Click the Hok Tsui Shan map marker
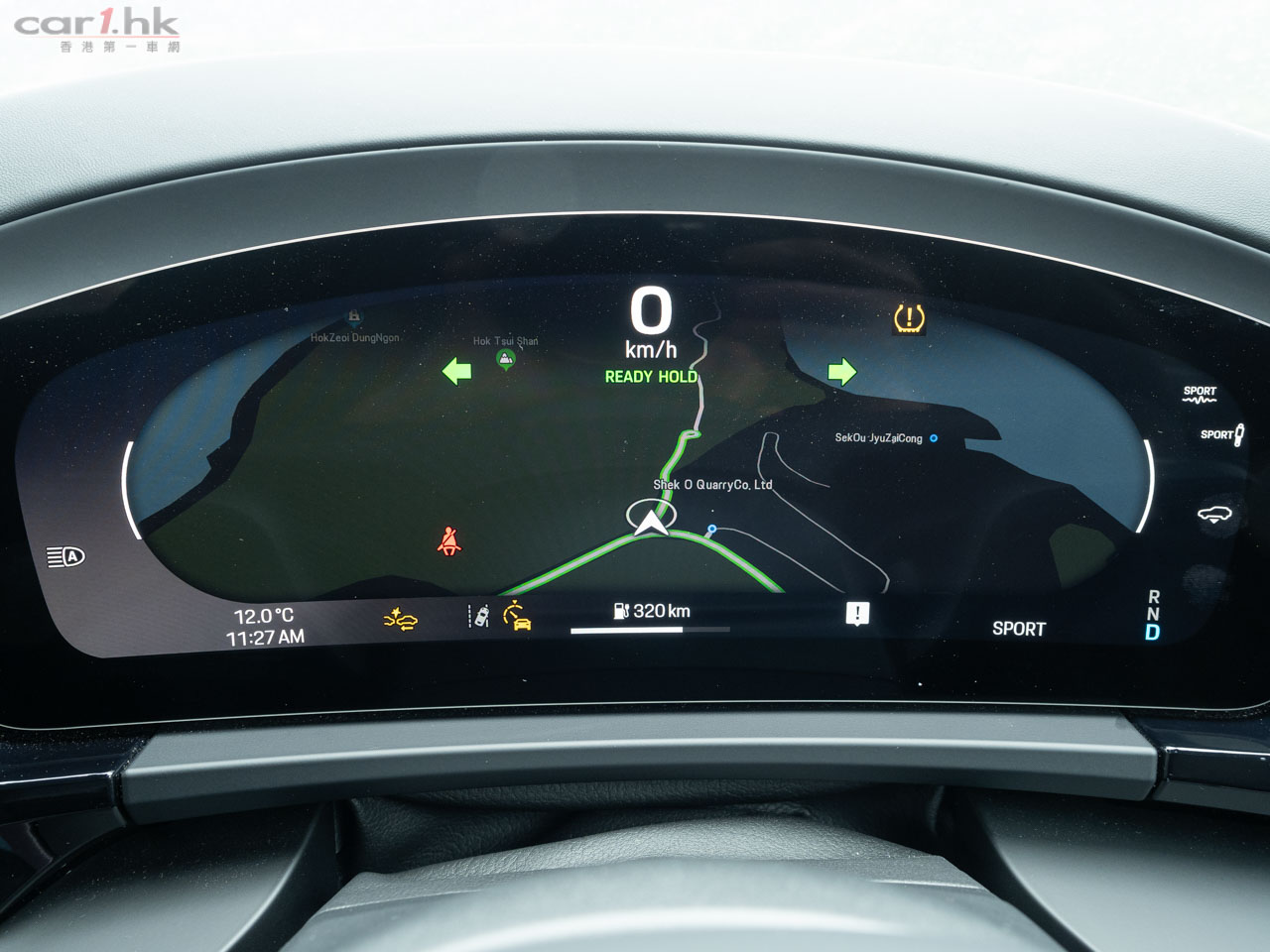This screenshot has height=952, width=1270. 506,358
